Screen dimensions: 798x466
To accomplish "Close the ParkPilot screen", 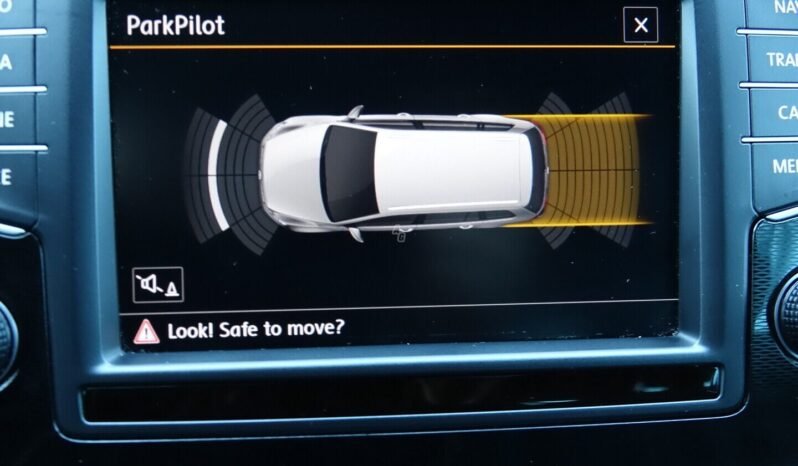I will pyautogui.click(x=640, y=25).
